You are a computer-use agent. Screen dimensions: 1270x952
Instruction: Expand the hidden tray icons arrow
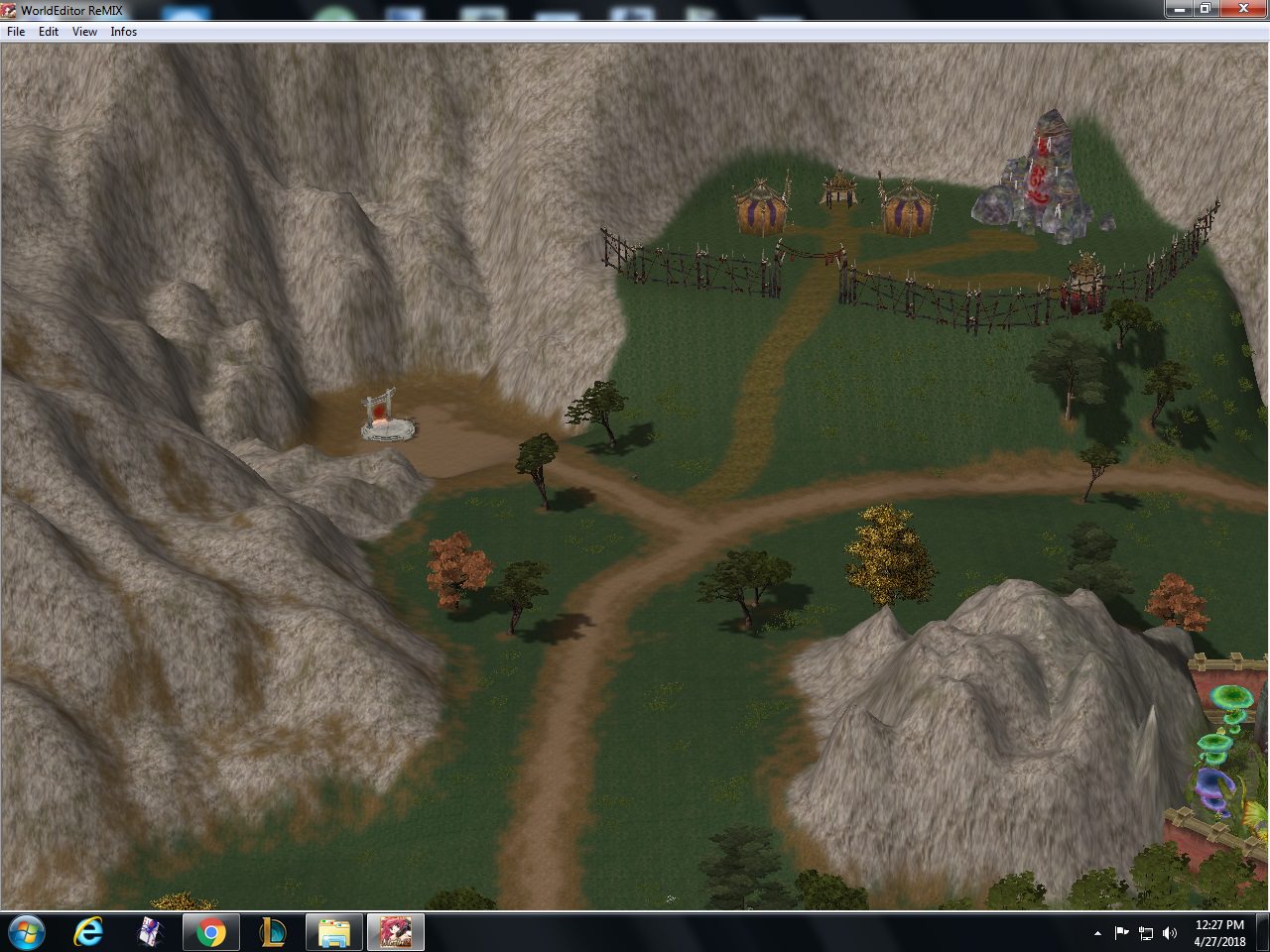coord(1097,933)
